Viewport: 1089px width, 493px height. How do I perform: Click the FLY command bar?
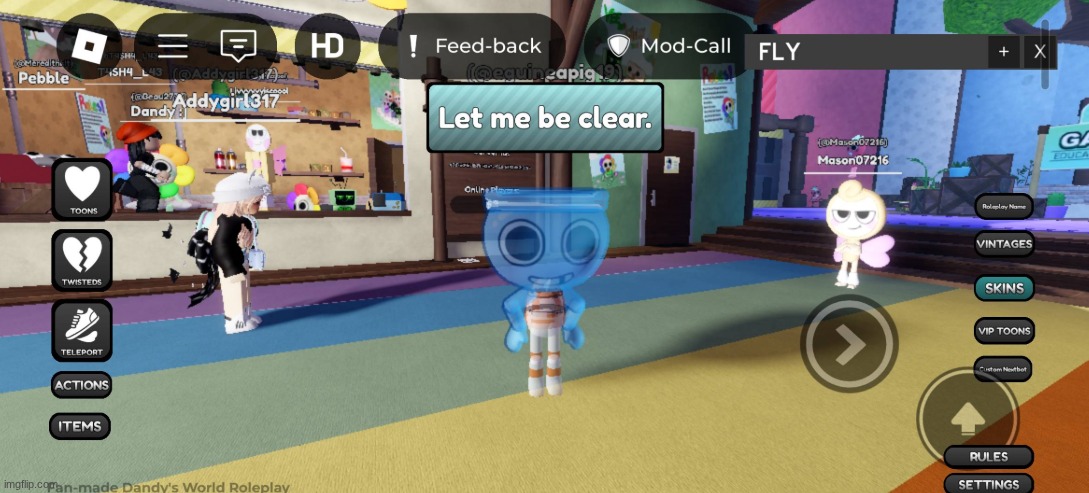click(866, 52)
